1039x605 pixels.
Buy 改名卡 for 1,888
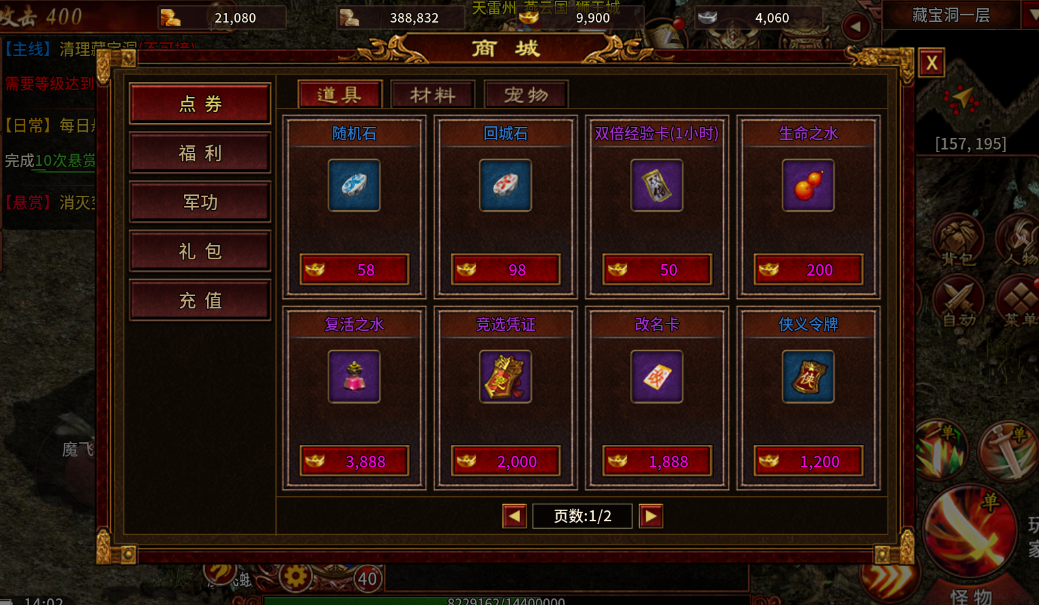657,461
